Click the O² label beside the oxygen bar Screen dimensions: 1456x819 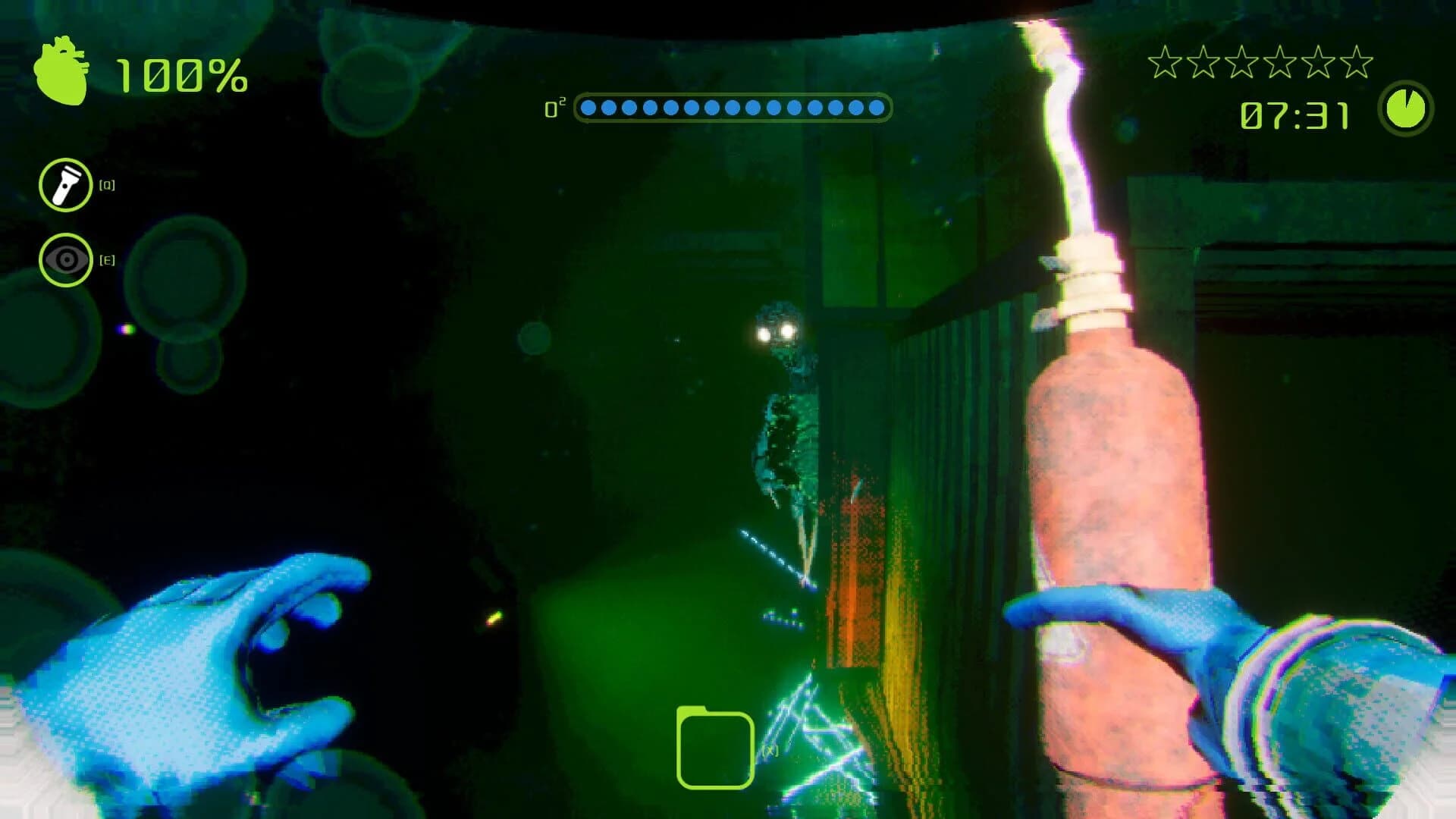coord(556,108)
